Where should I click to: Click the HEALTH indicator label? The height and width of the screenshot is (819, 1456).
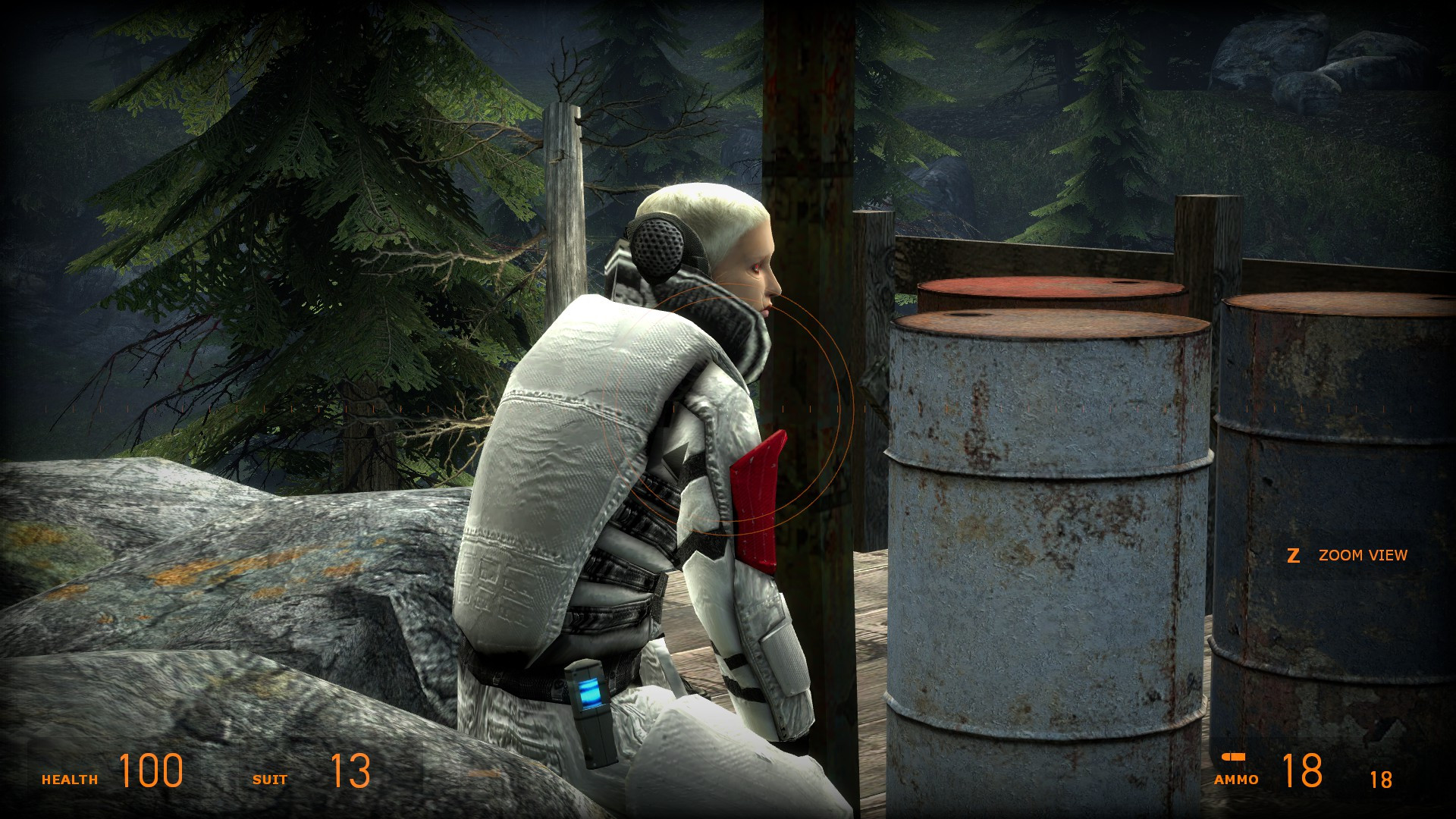[70, 778]
